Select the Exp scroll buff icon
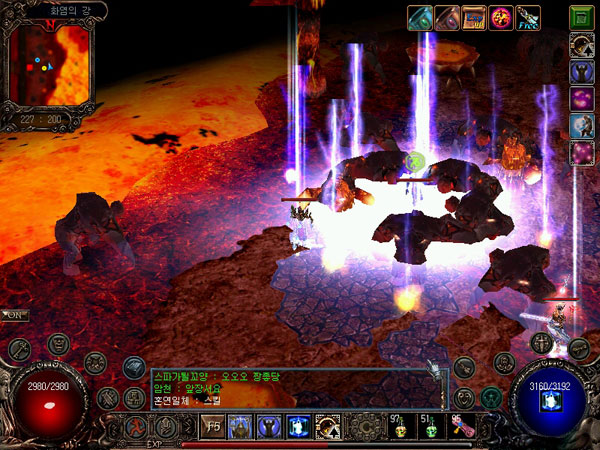The height and width of the screenshot is (450, 600). (x=474, y=16)
